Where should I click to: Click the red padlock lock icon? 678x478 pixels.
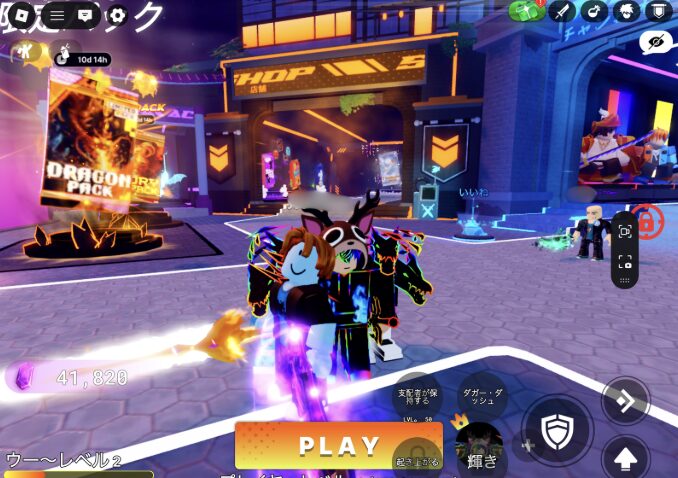tap(647, 222)
